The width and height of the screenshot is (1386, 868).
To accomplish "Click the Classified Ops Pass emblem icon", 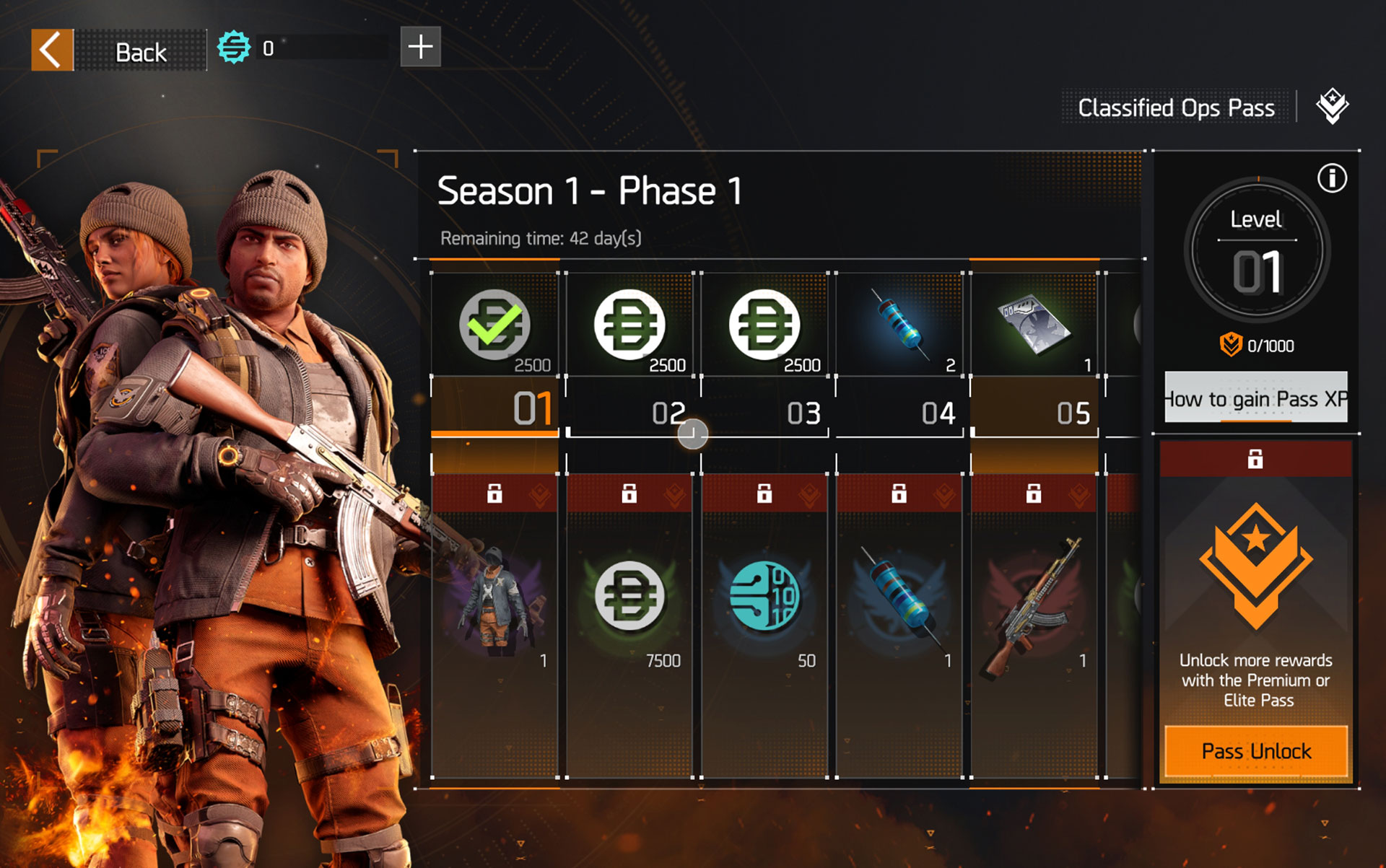I will click(x=1332, y=107).
